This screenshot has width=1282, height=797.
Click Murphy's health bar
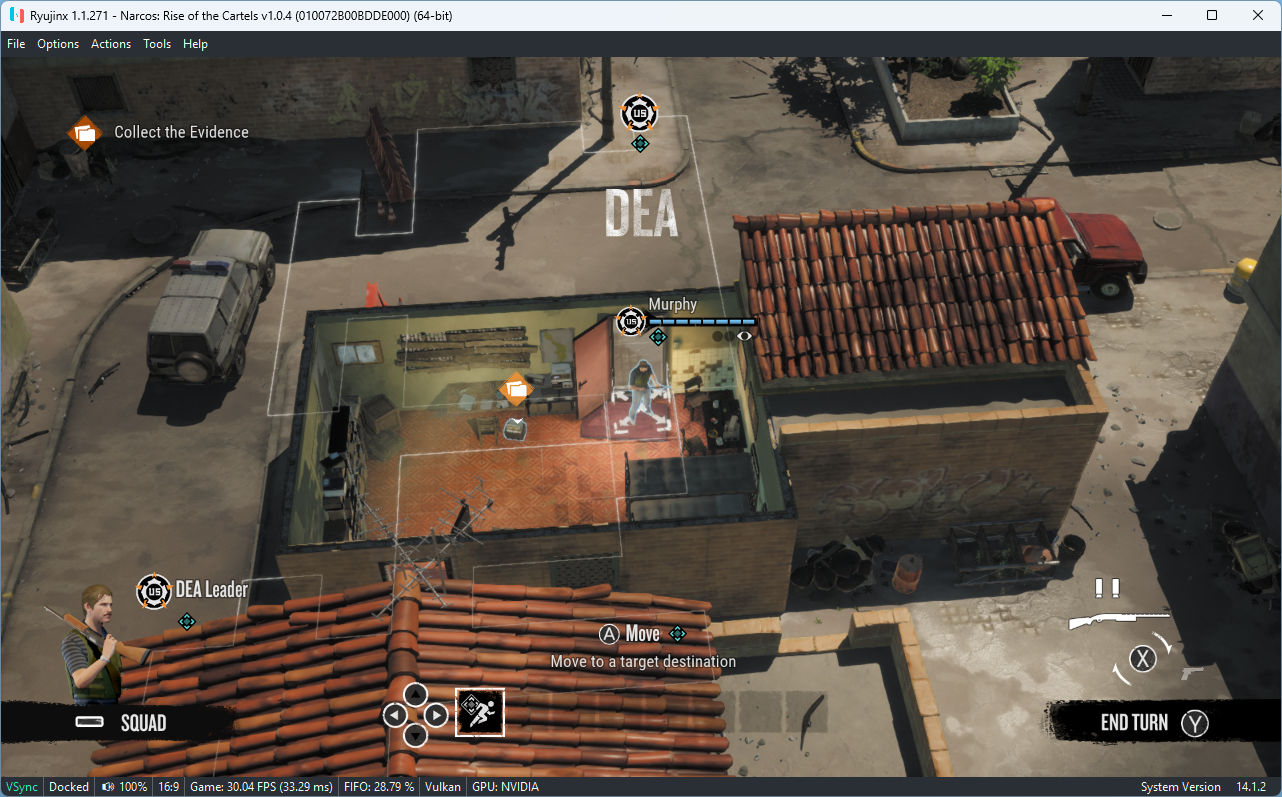(700, 321)
